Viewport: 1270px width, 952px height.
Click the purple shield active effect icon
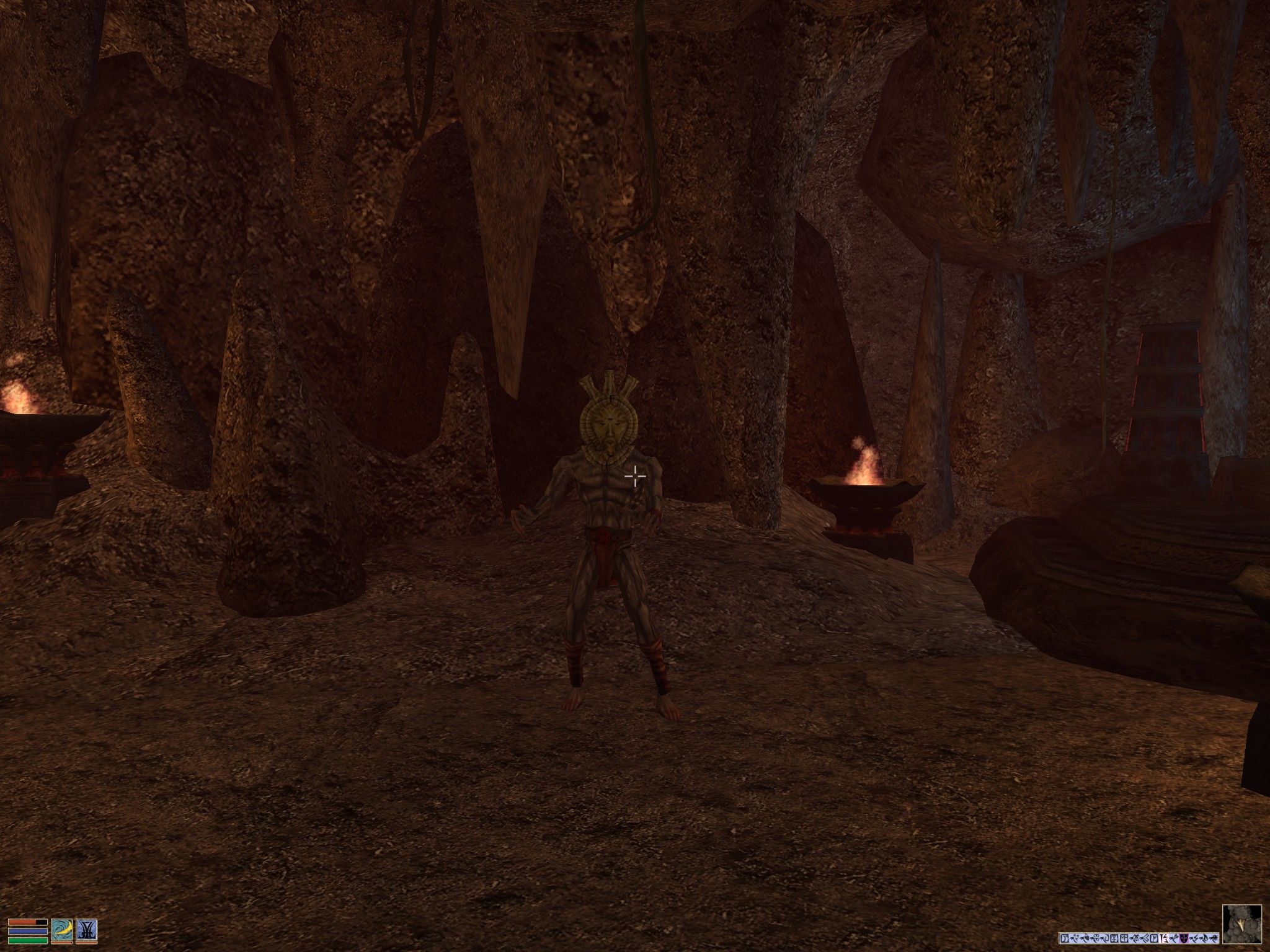click(x=1184, y=938)
